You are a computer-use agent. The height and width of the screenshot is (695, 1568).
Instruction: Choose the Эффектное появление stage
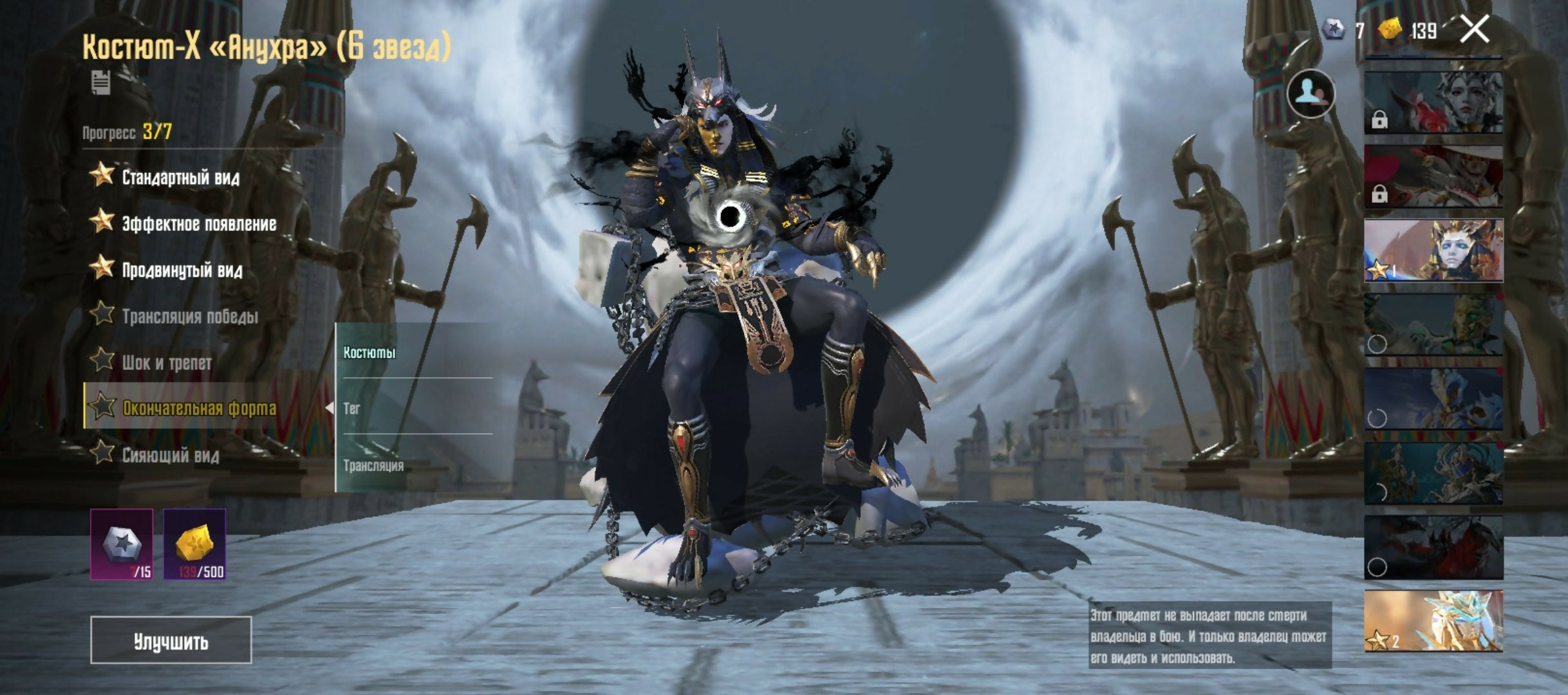198,223
